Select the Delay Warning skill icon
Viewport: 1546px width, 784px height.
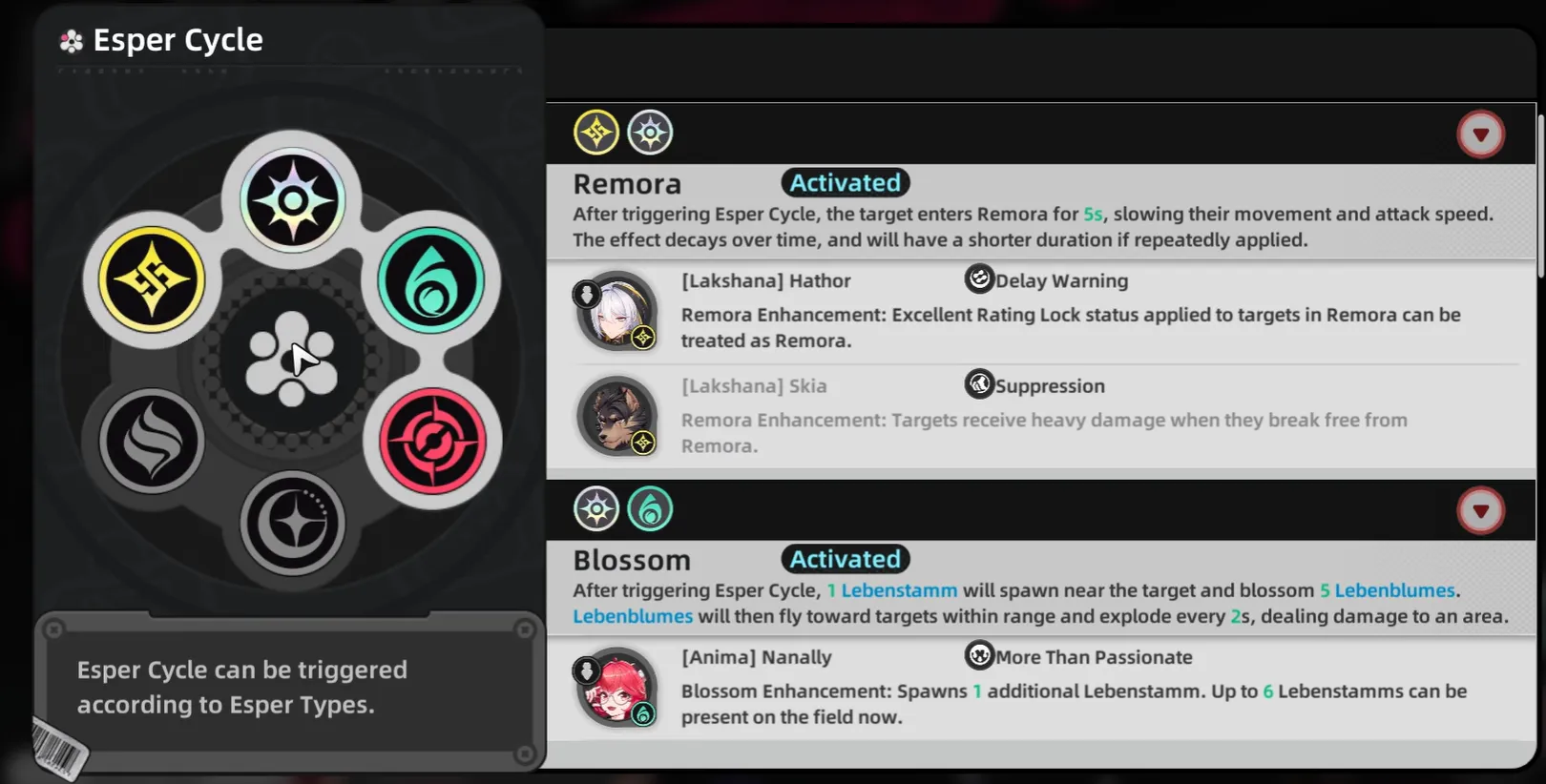[x=979, y=279]
